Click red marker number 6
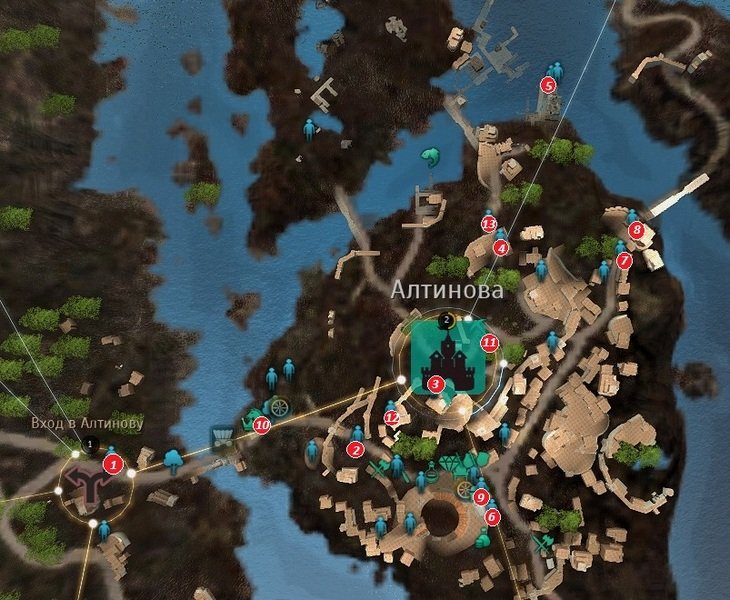This screenshot has height=600, width=730. pos(491,517)
